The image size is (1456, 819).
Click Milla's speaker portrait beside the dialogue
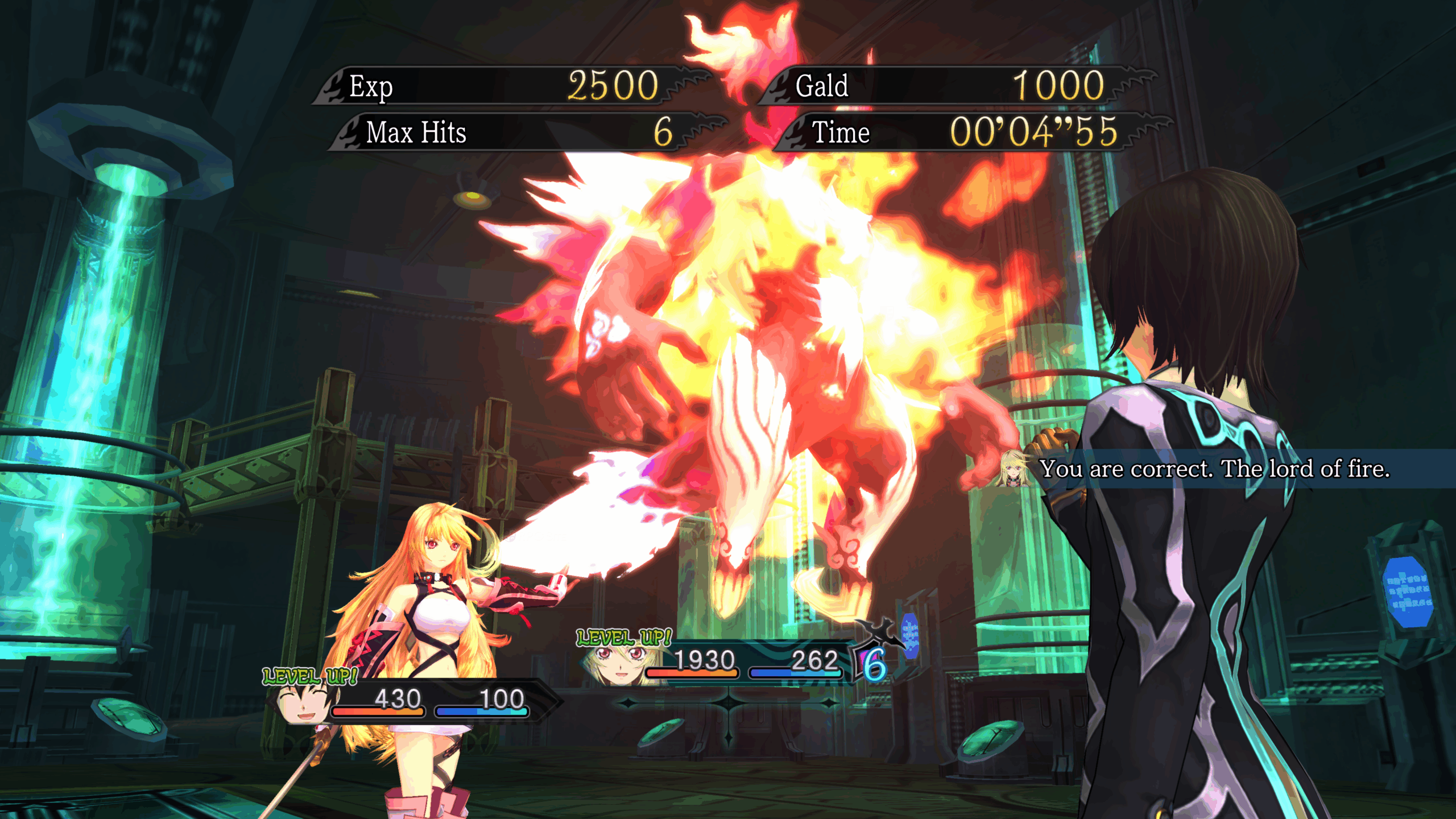(x=1013, y=469)
